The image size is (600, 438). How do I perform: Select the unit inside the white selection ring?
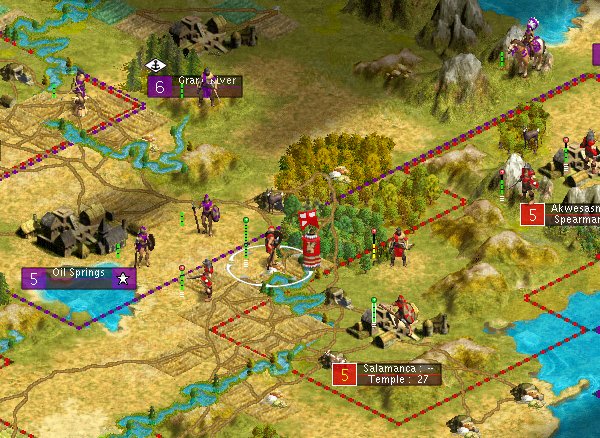(x=270, y=254)
